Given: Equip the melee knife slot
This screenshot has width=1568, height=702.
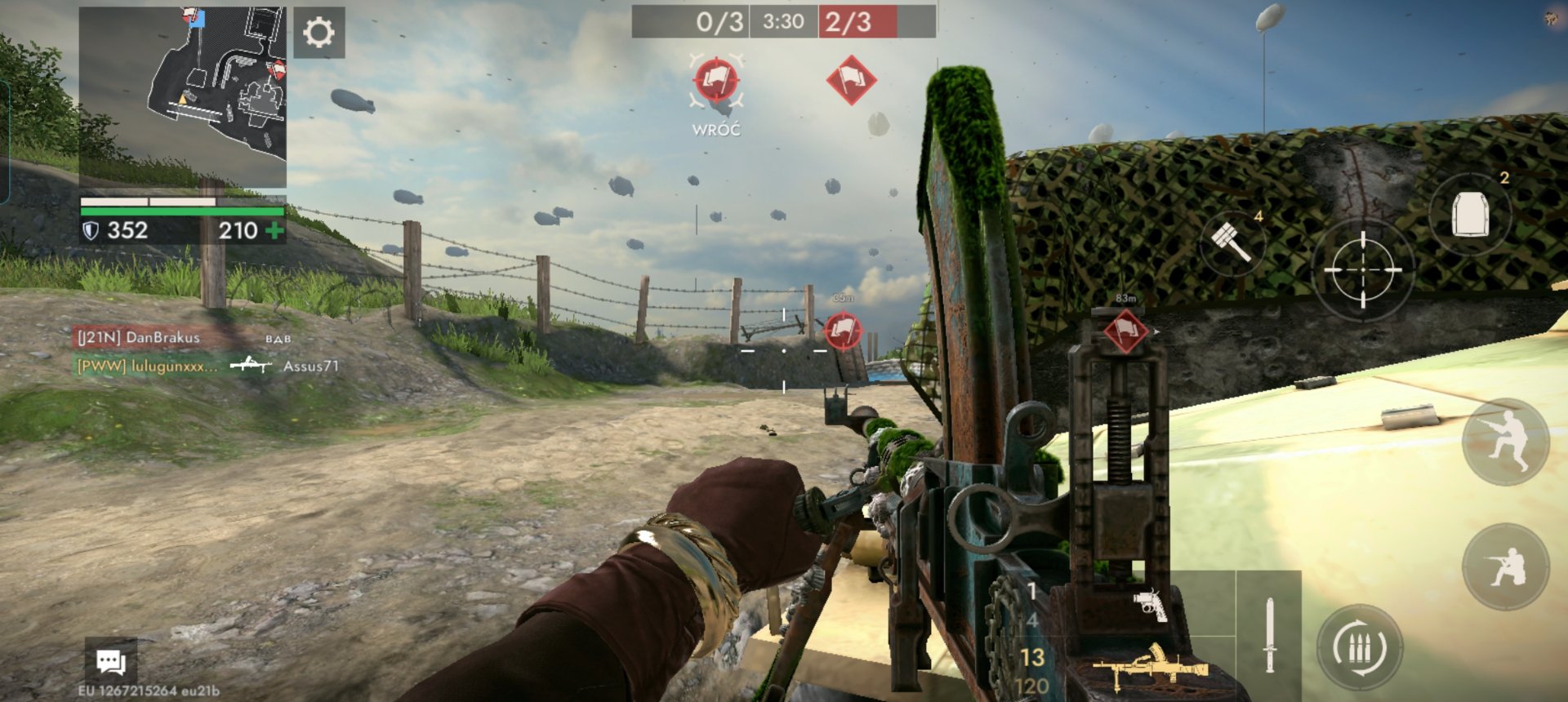Looking at the screenshot, I should 1269,635.
